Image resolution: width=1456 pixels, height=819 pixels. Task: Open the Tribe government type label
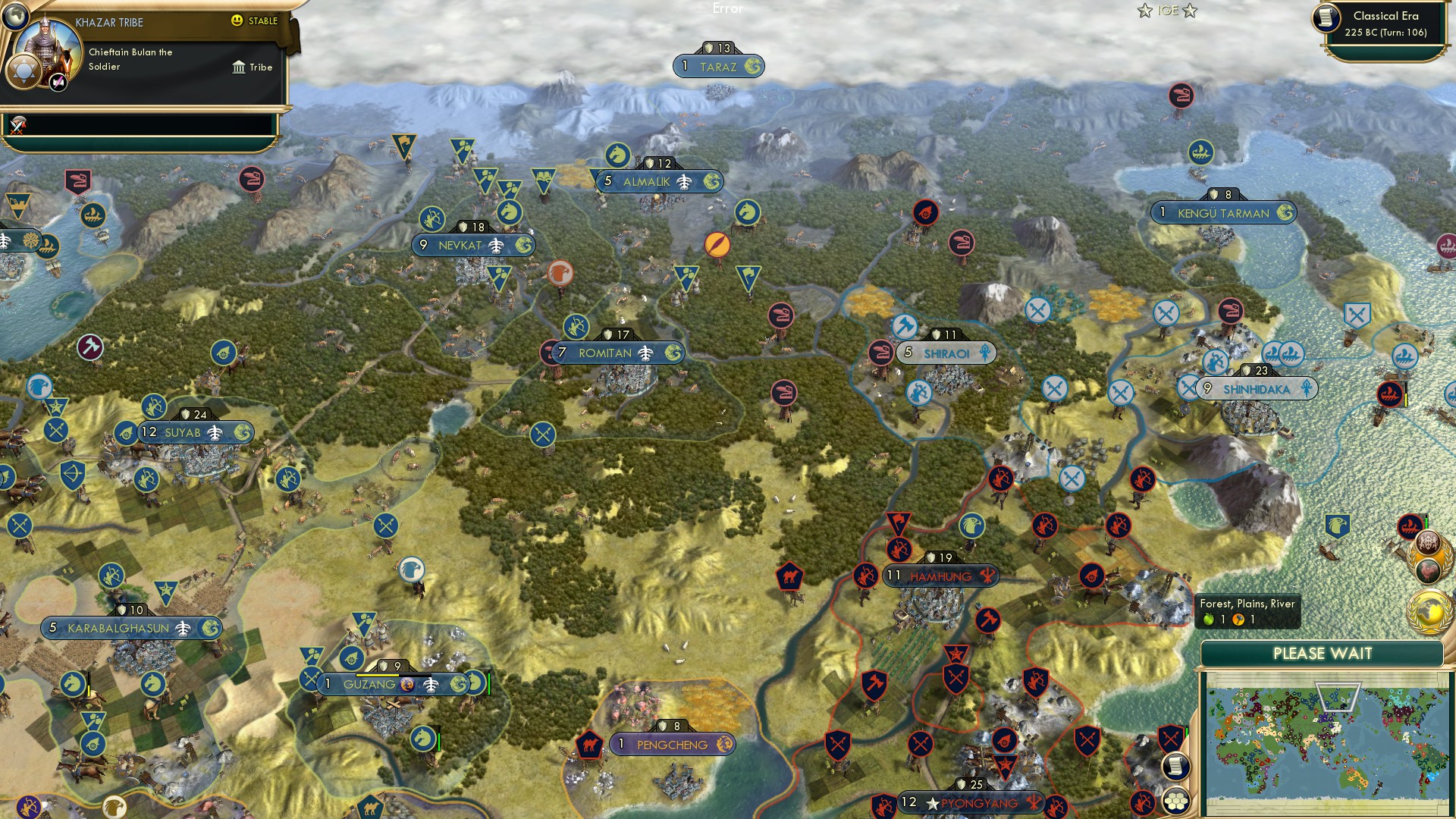click(x=253, y=67)
